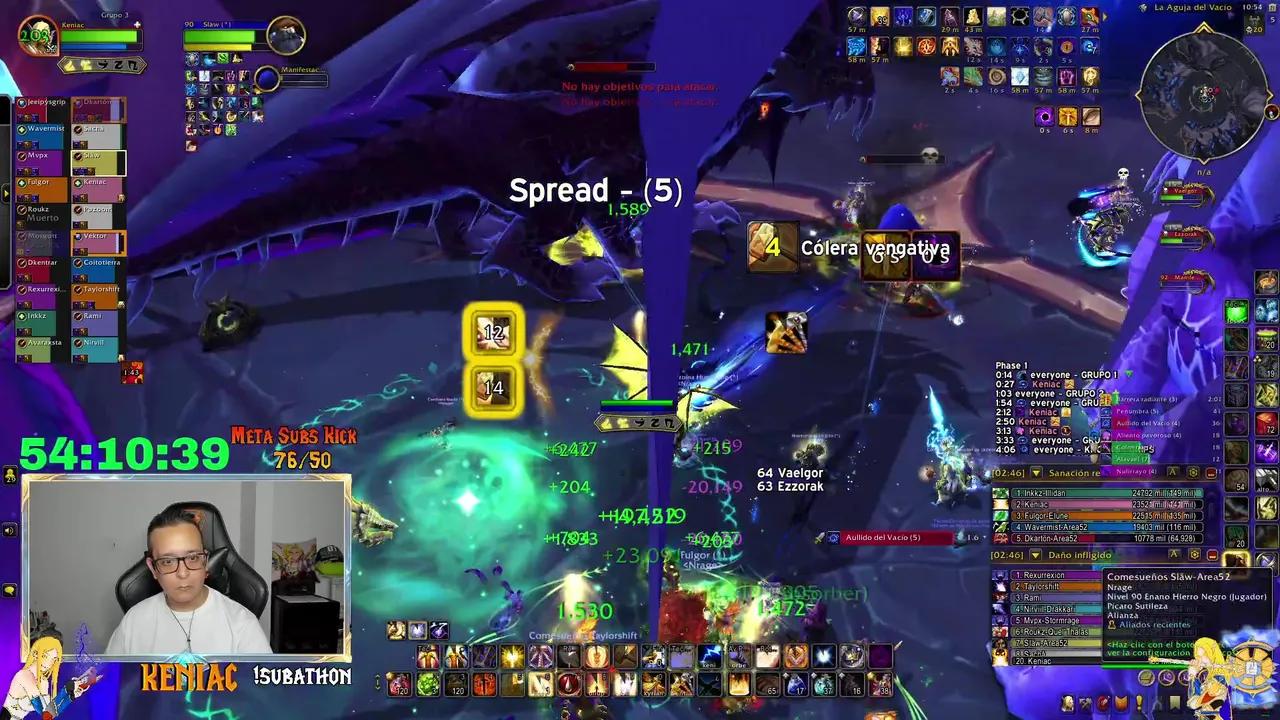Select the healthstone showing 120 charges
1280x720 pixels.
pyautogui.click(x=398, y=686)
